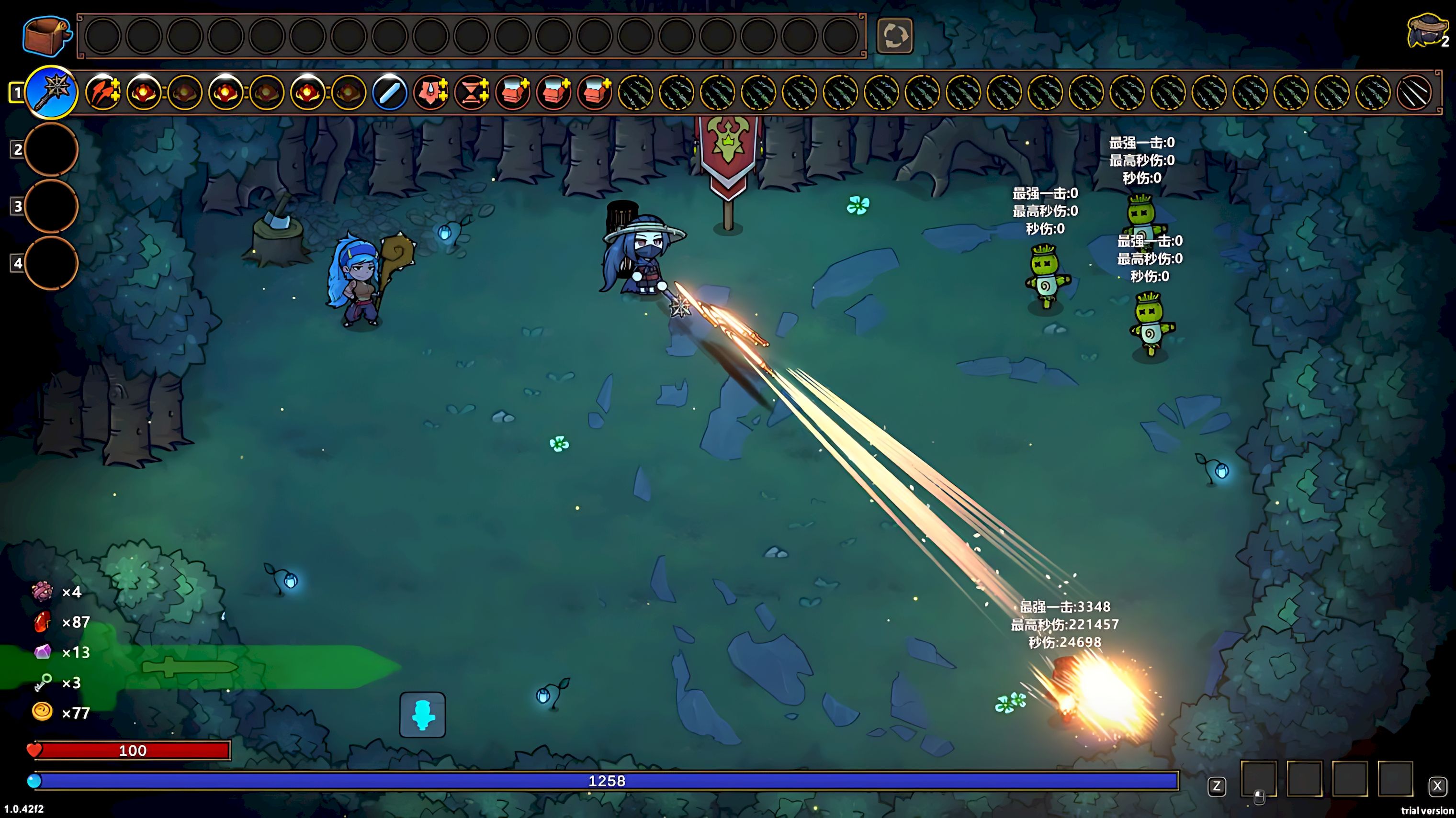
Task: Choose the blue diagonal bar spell icon
Action: click(390, 92)
